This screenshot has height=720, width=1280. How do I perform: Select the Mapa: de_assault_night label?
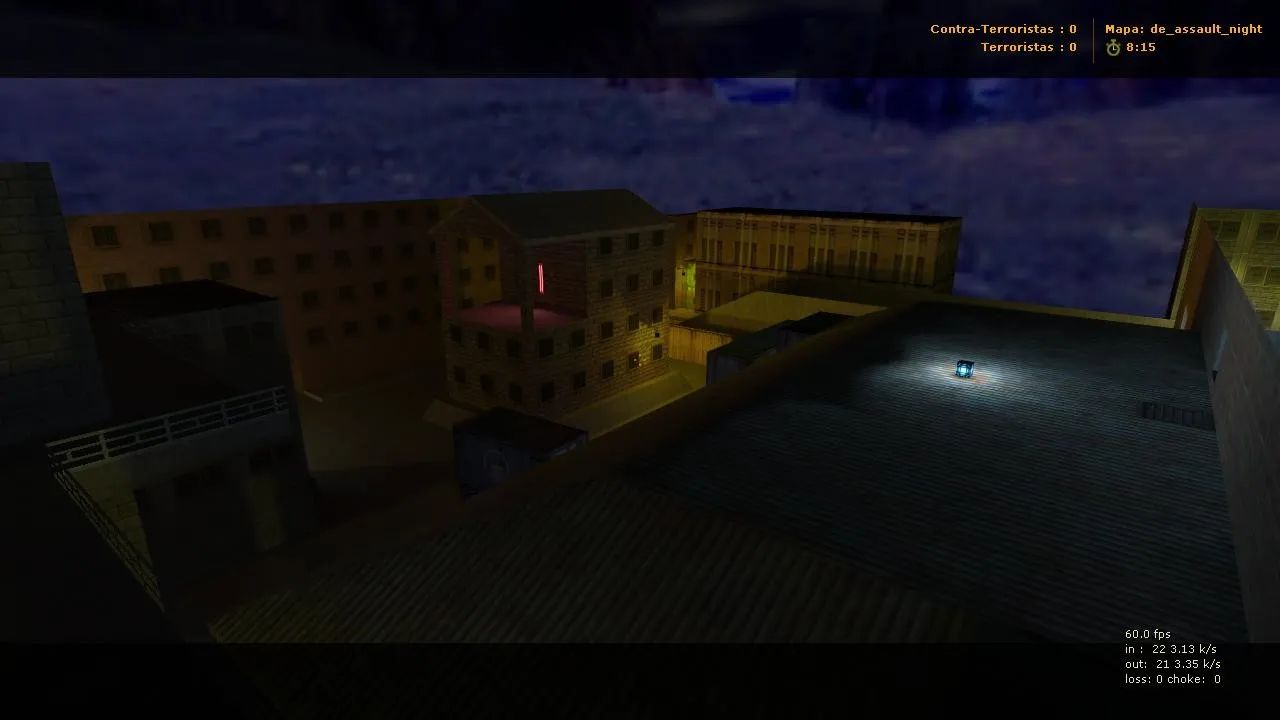pyautogui.click(x=1183, y=29)
